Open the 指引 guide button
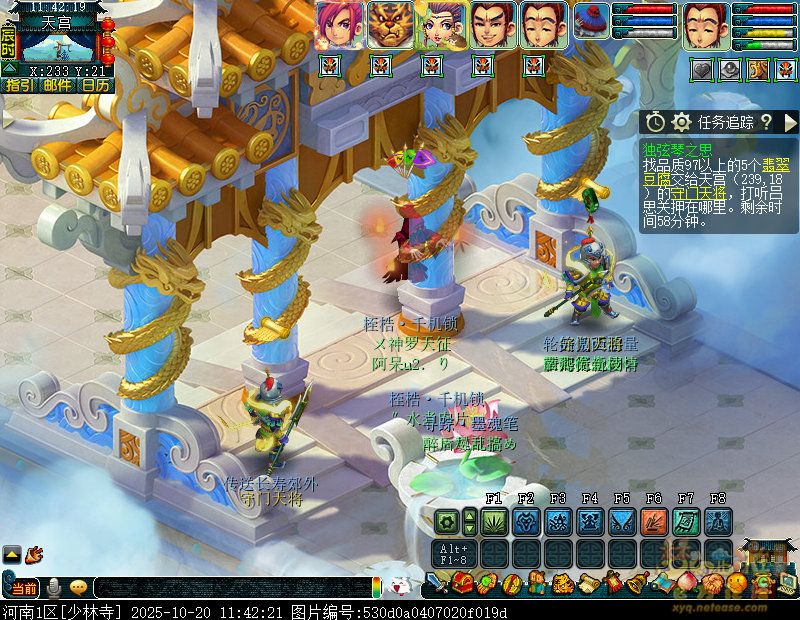 (19, 86)
